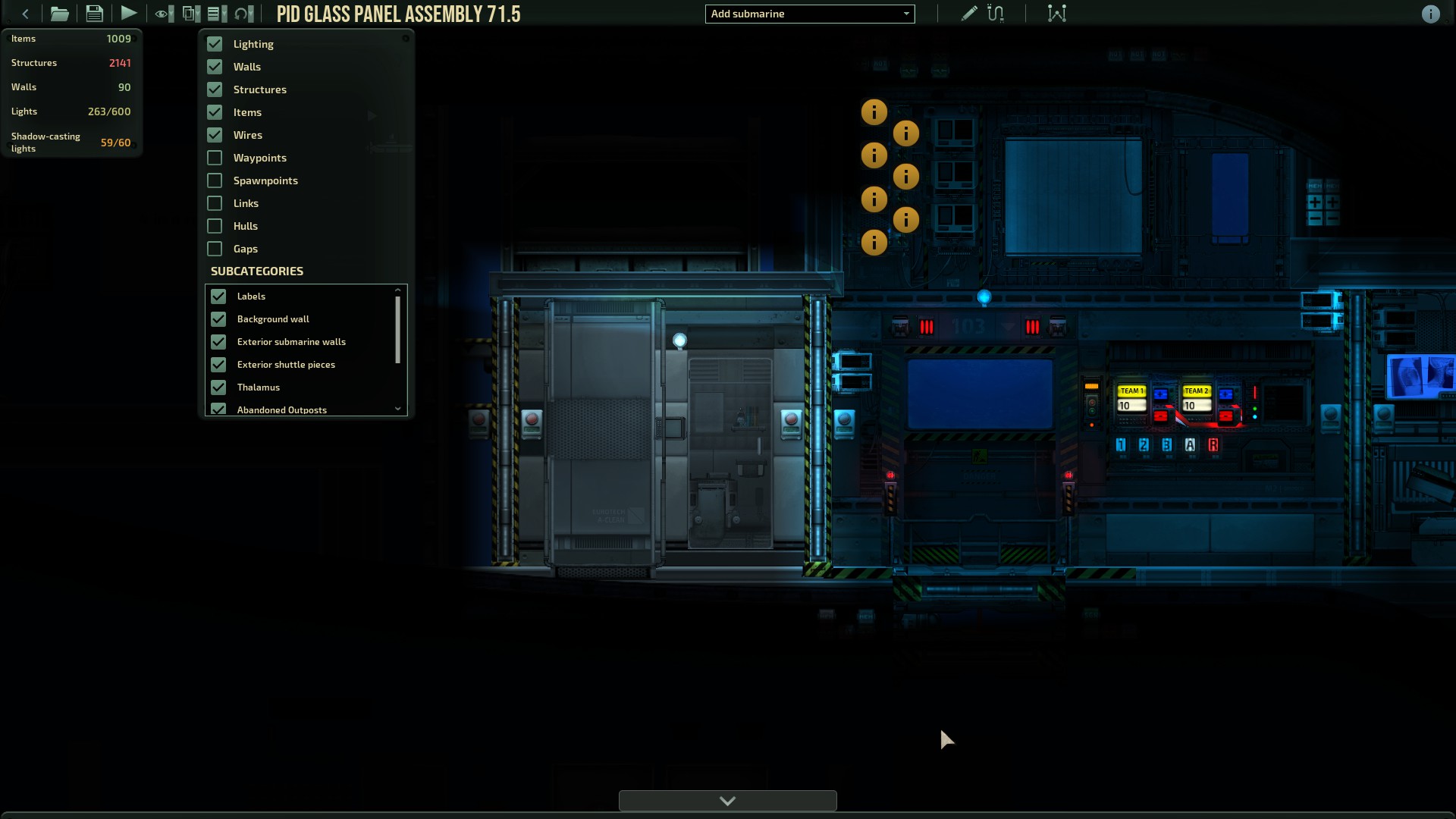Uncheck the Thalamus subcategory
1456x819 pixels.
coord(219,388)
